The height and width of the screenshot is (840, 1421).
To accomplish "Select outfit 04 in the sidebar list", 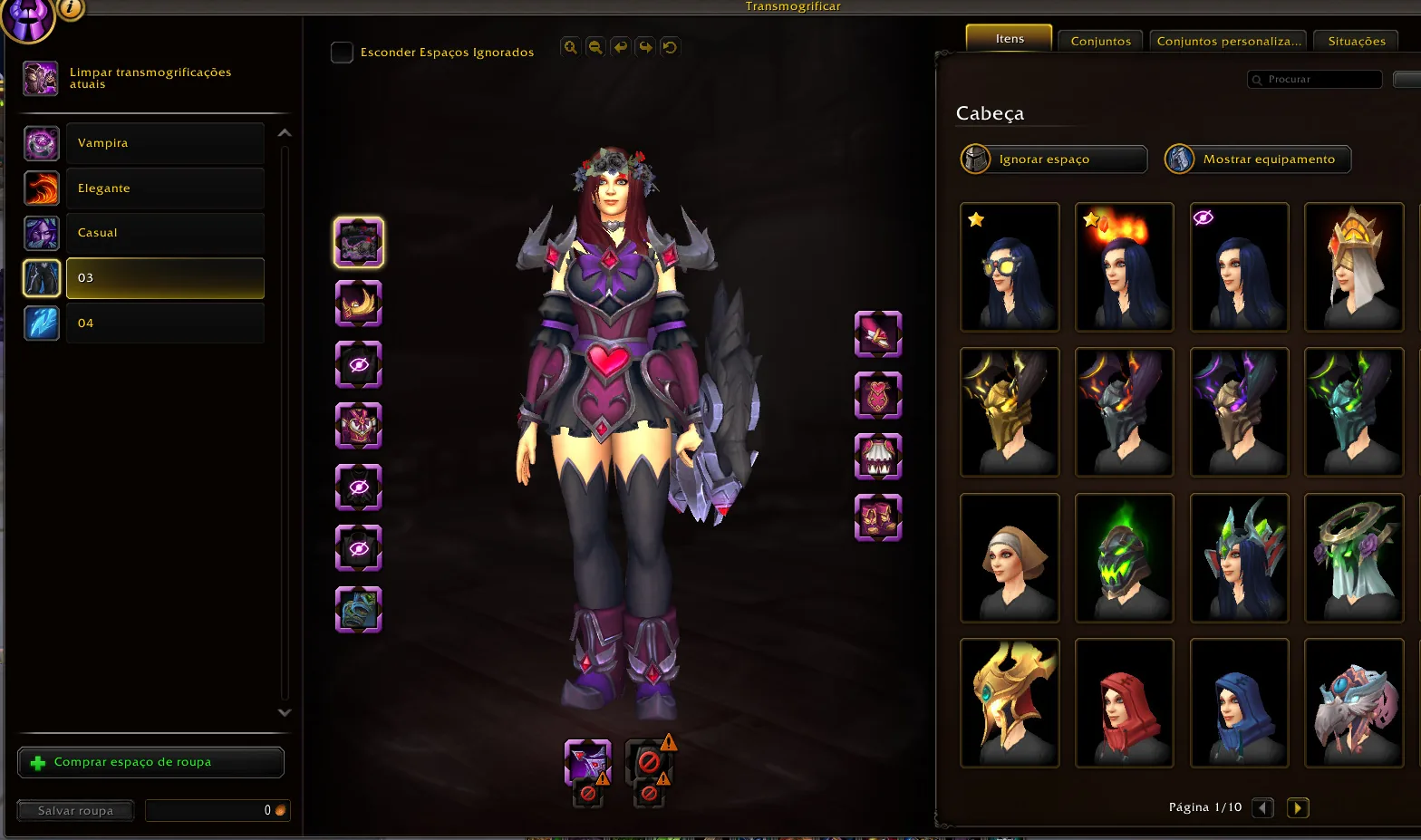I will point(165,323).
